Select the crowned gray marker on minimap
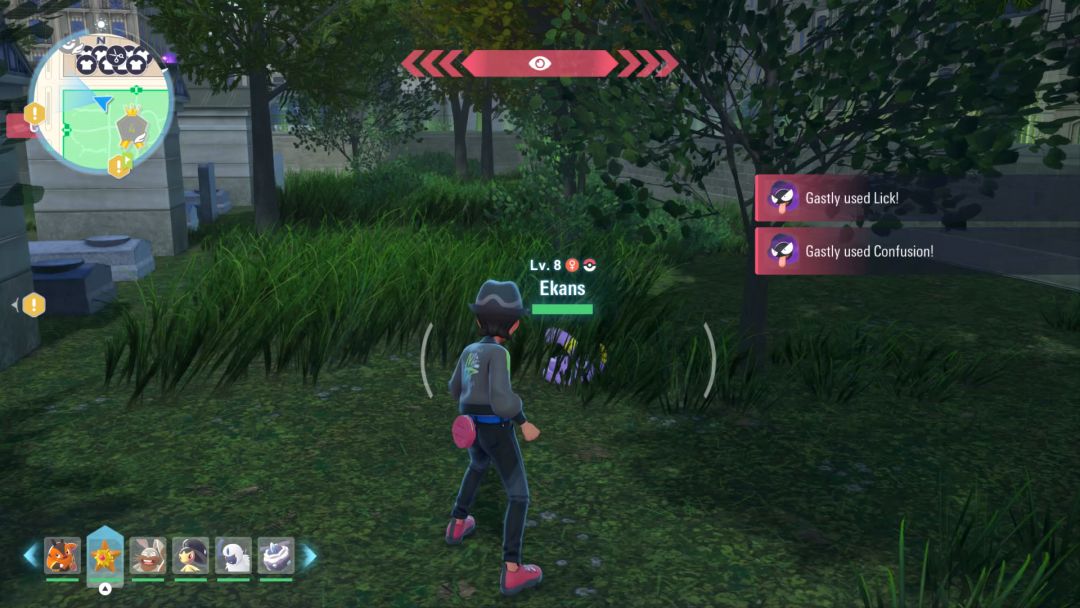 coord(131,126)
